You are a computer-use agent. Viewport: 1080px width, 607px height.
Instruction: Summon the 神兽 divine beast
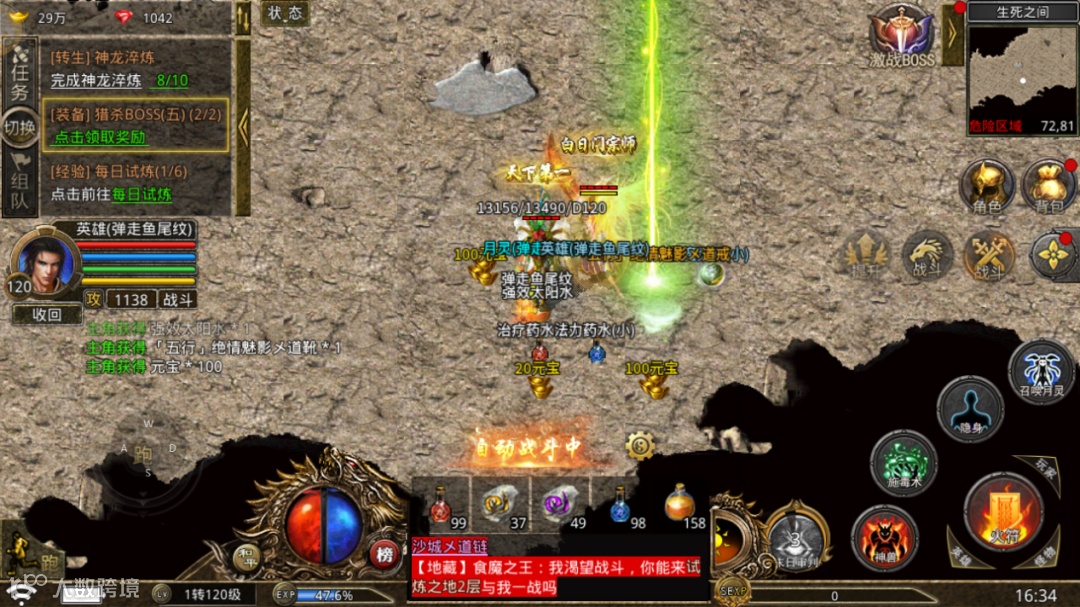(884, 537)
